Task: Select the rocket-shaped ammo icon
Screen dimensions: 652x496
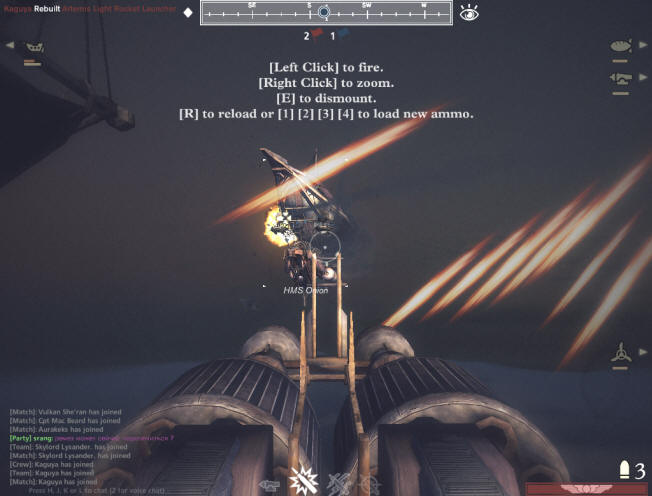Action: click(269, 485)
